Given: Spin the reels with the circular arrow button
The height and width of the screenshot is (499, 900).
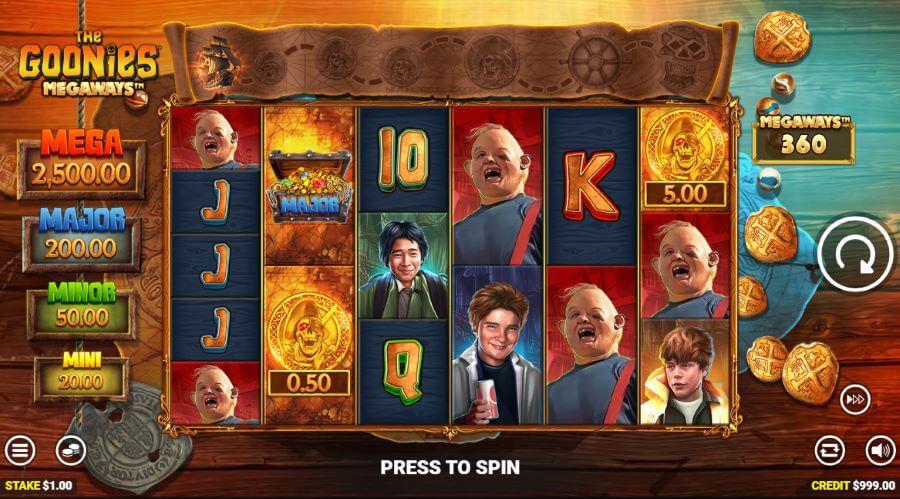Looking at the screenshot, I should coord(854,258).
